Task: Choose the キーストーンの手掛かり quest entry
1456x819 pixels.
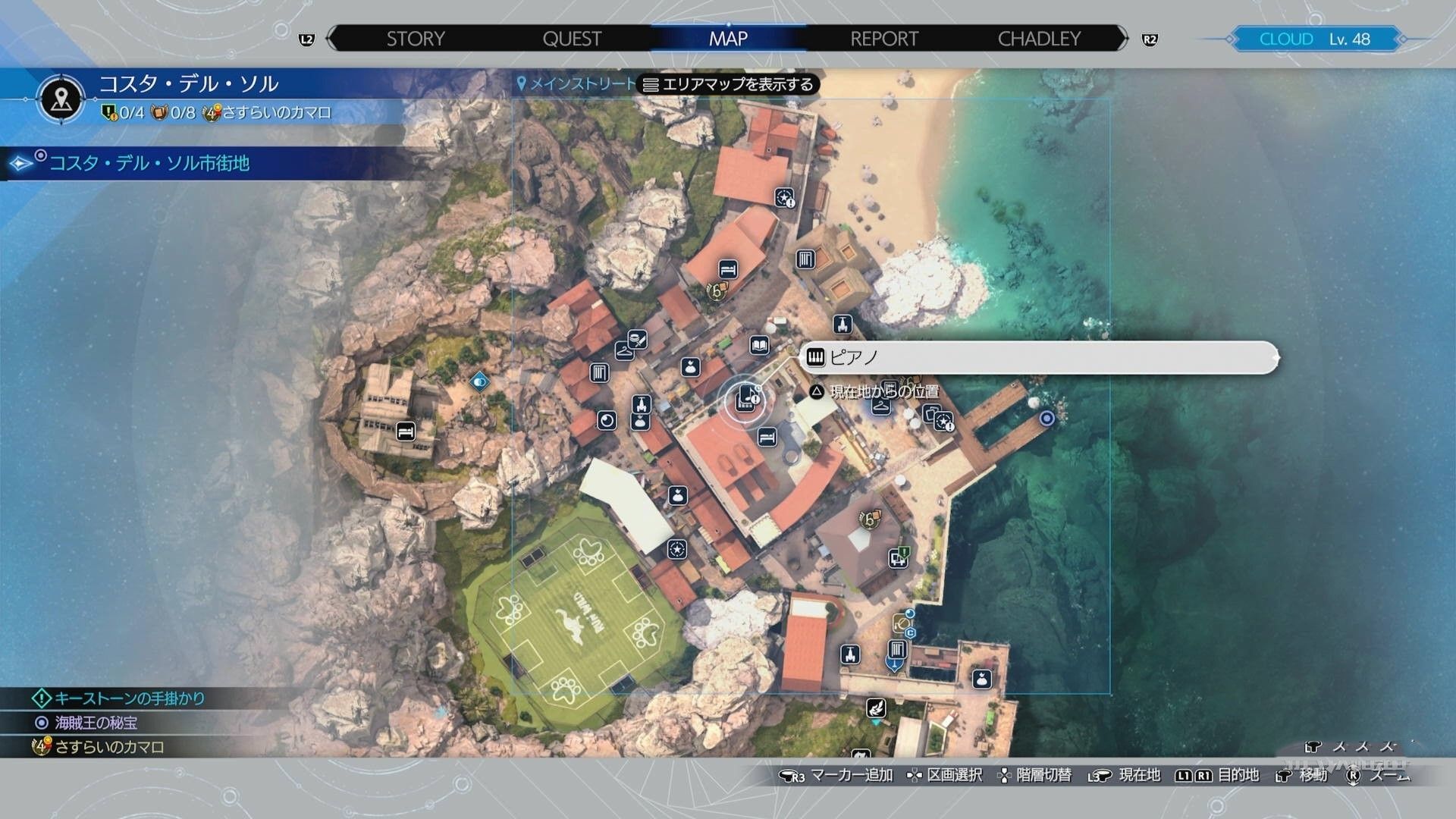Action: (129, 698)
